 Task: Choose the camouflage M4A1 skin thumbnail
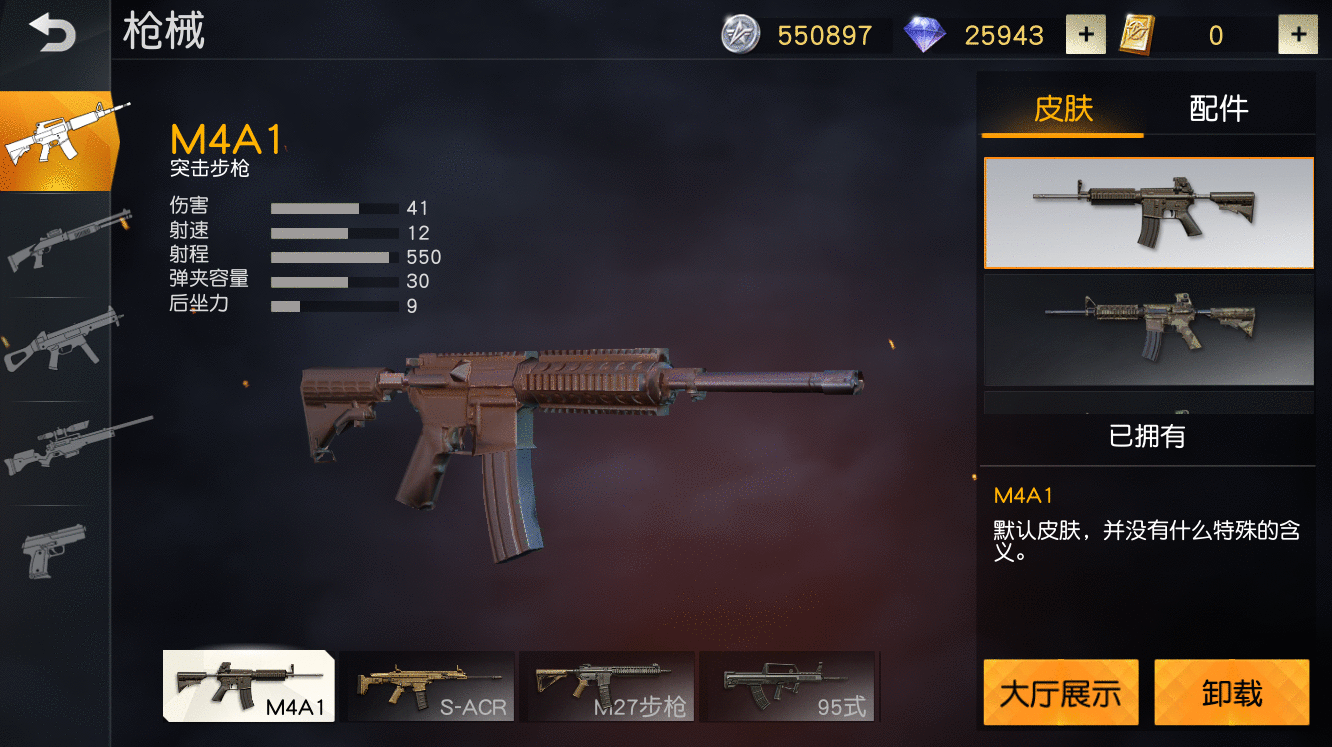(x=1149, y=330)
